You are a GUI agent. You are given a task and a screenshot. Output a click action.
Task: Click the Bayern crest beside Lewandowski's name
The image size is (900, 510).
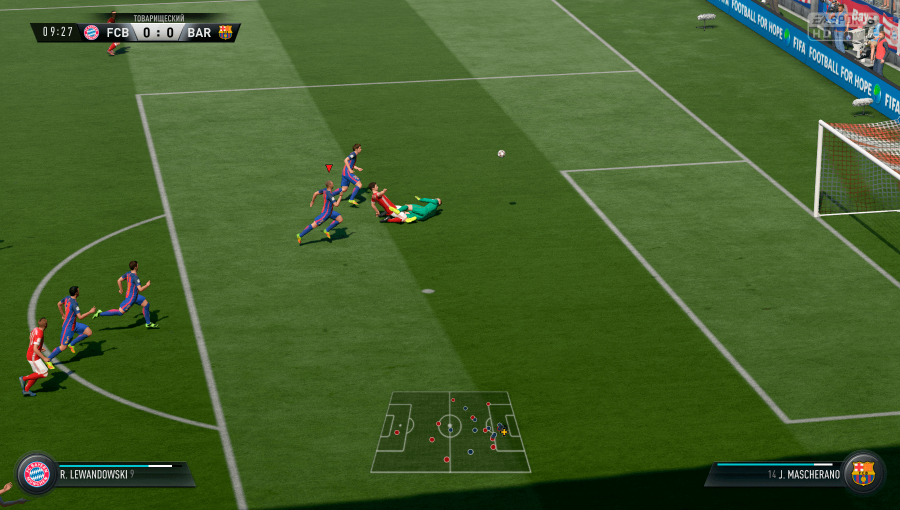(x=37, y=473)
